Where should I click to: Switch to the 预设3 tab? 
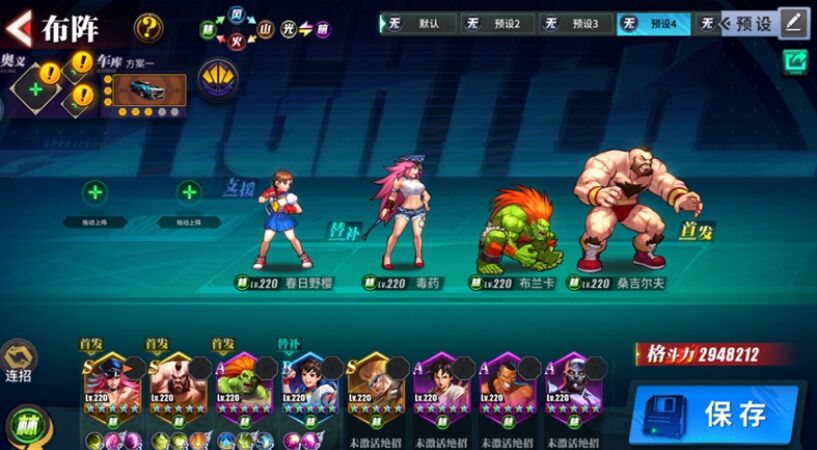tap(578, 23)
